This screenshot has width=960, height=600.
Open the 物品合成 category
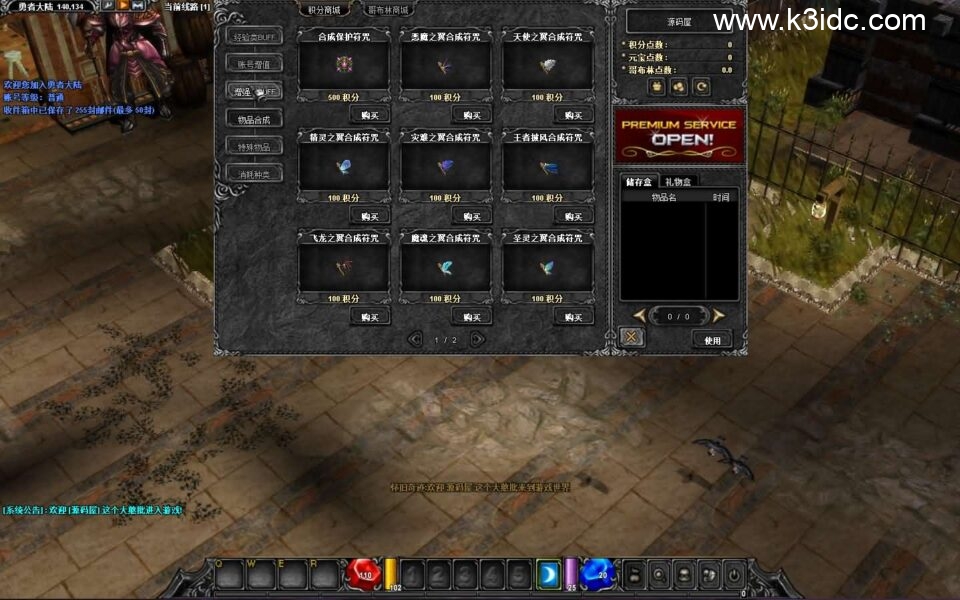click(x=253, y=119)
